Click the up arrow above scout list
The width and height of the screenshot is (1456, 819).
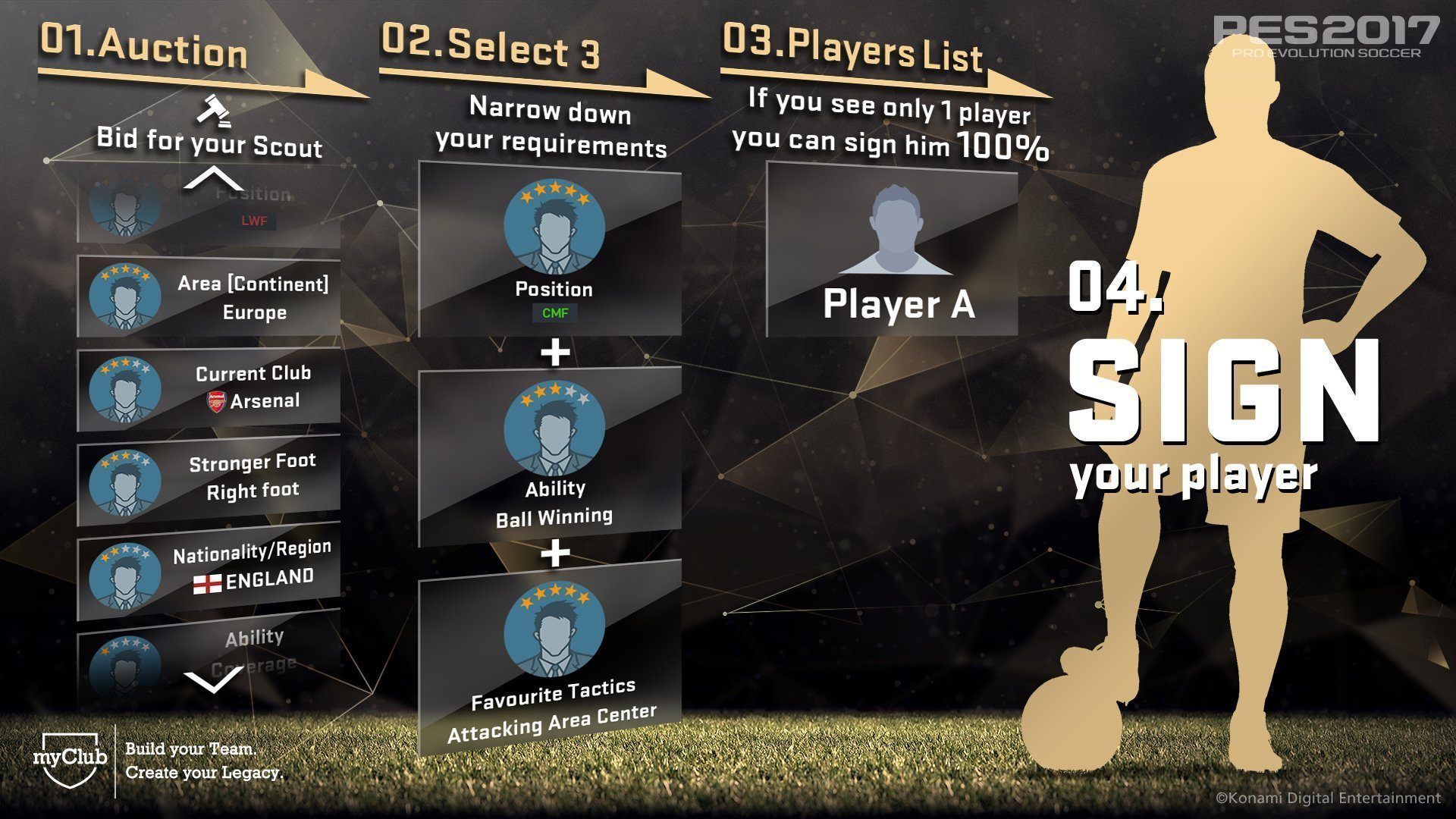tap(214, 179)
